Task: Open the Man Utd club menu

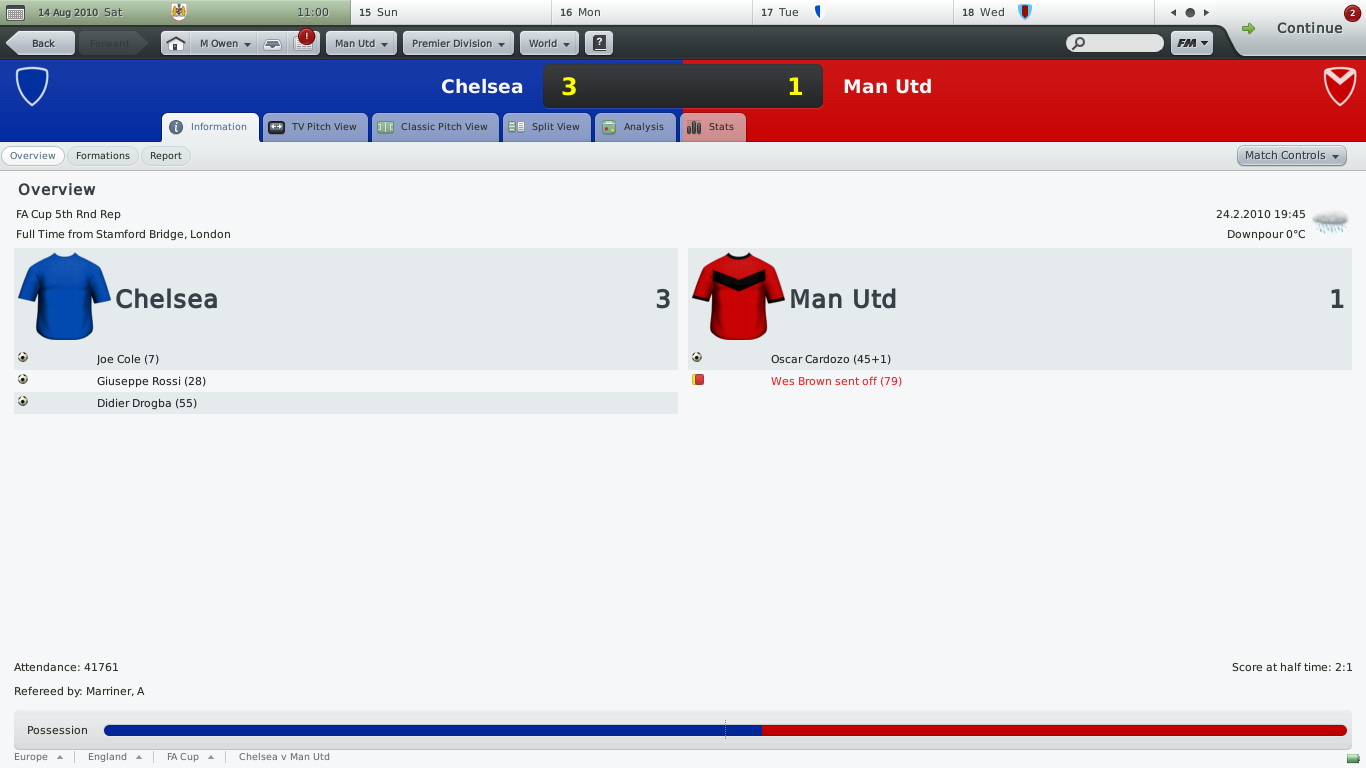Action: coord(361,44)
